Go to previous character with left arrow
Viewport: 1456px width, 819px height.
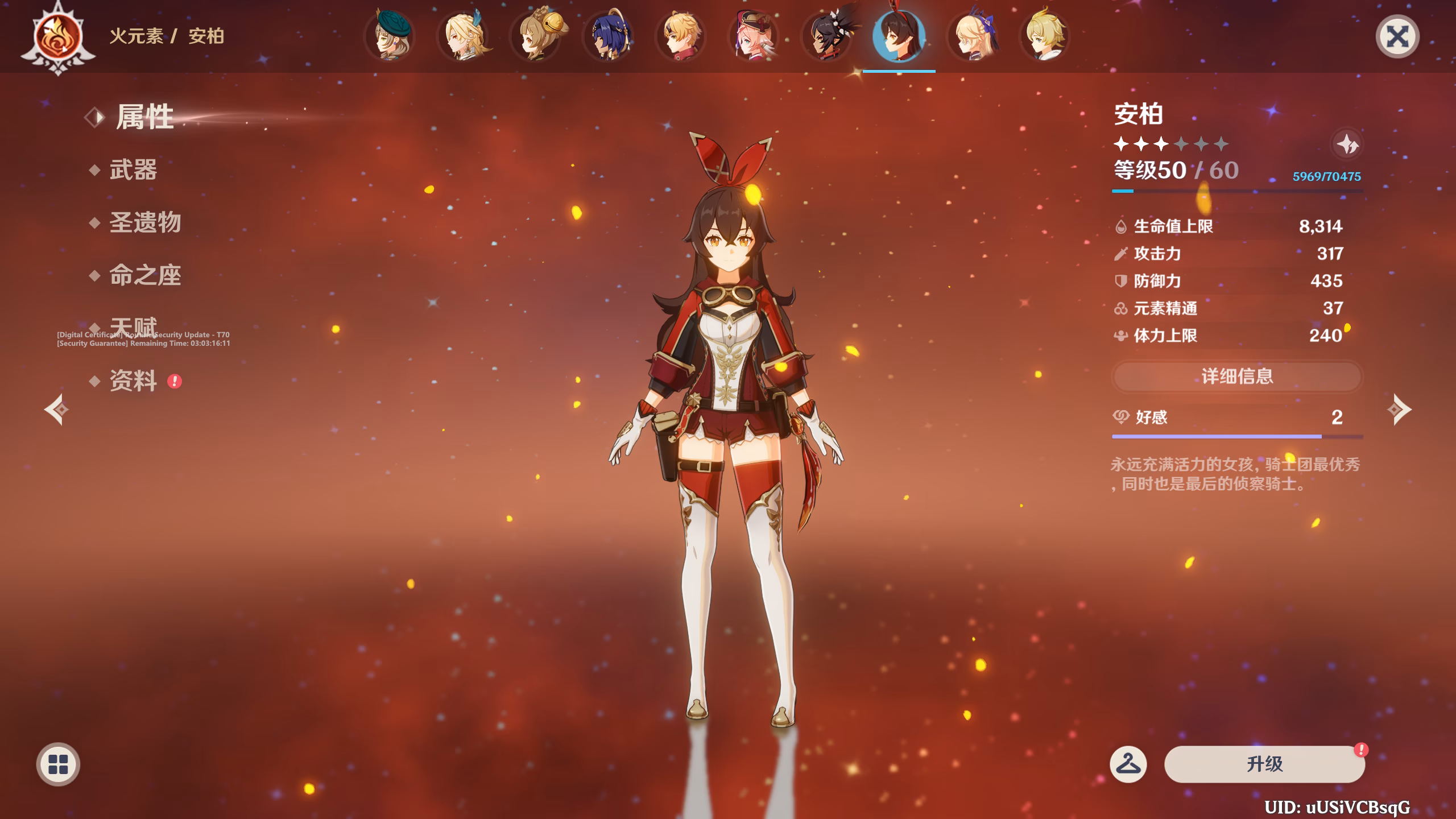click(x=57, y=409)
